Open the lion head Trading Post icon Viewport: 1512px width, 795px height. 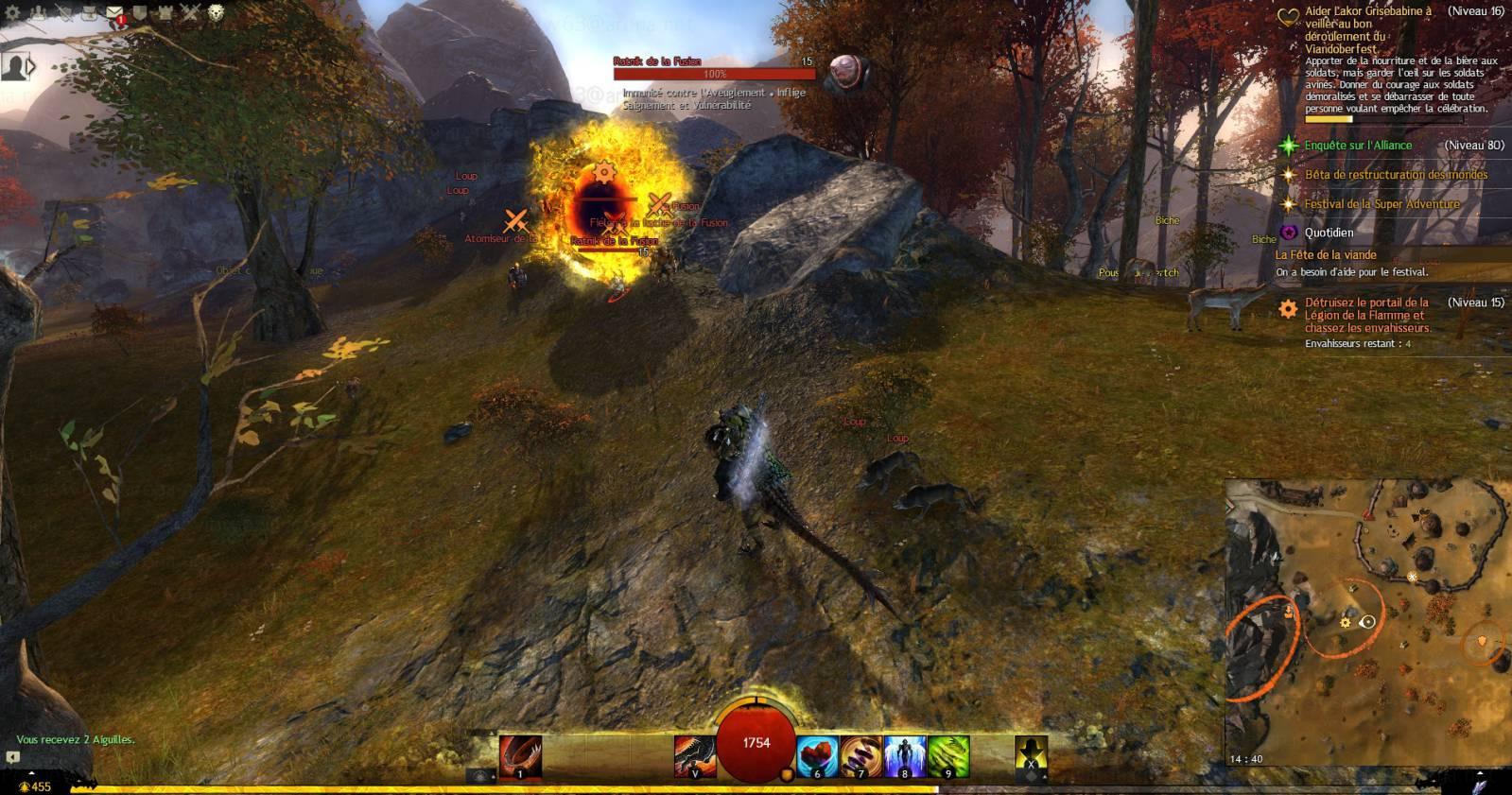pos(216,12)
